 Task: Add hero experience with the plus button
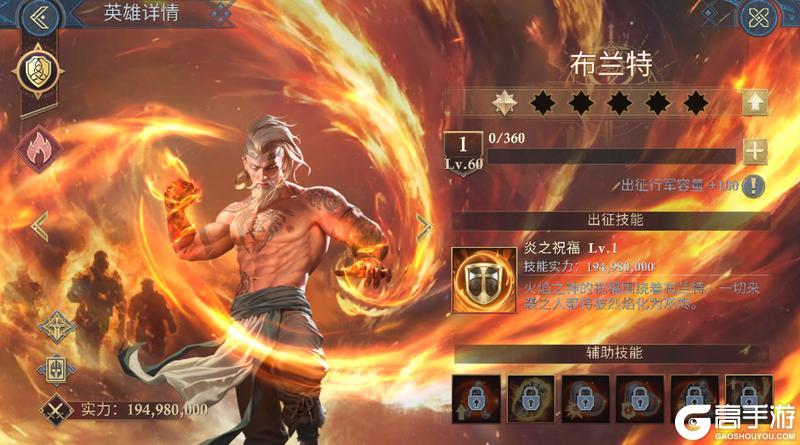755,152
